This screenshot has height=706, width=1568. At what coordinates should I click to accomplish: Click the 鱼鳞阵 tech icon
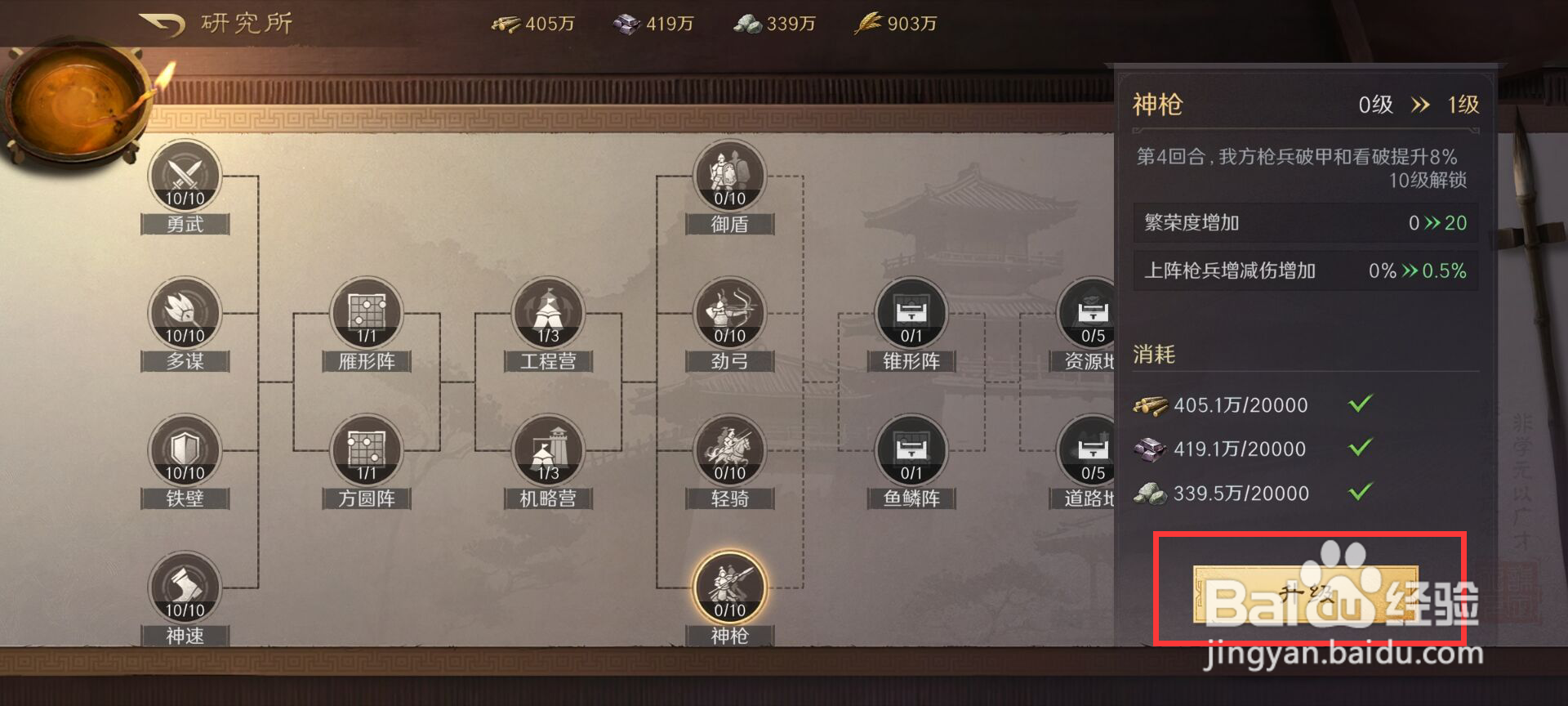point(911,450)
